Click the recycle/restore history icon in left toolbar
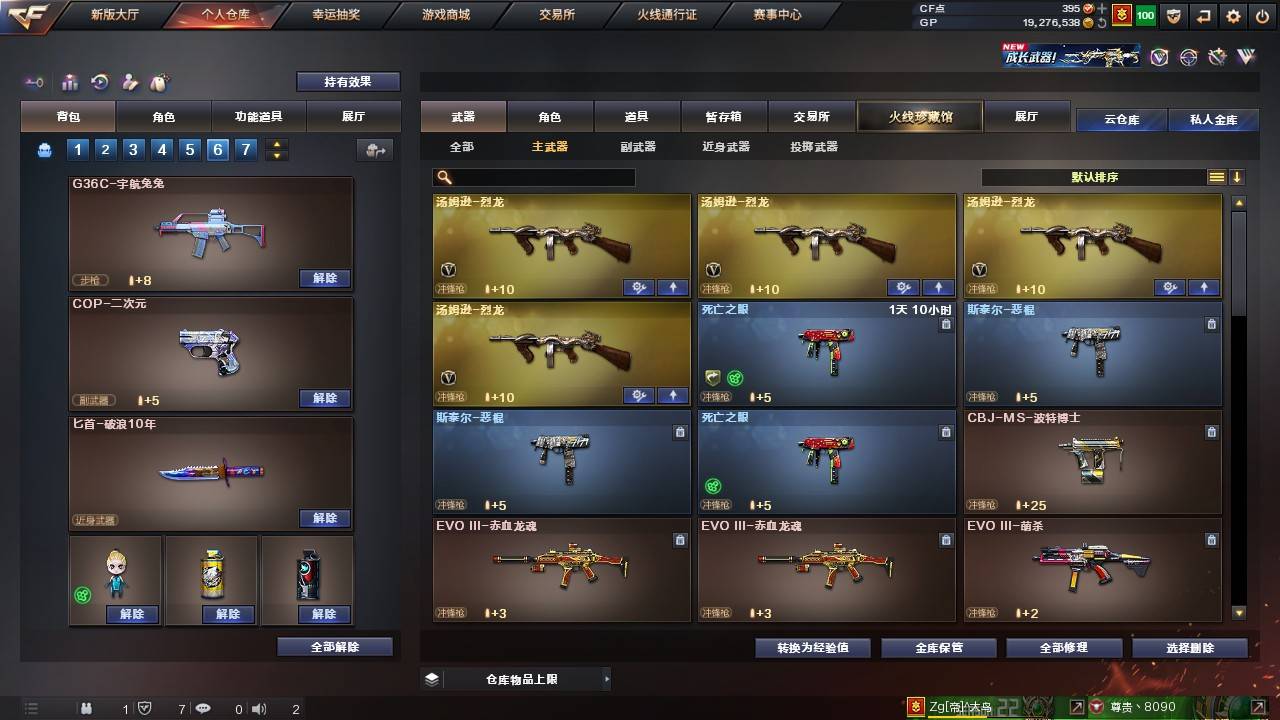 tap(99, 83)
